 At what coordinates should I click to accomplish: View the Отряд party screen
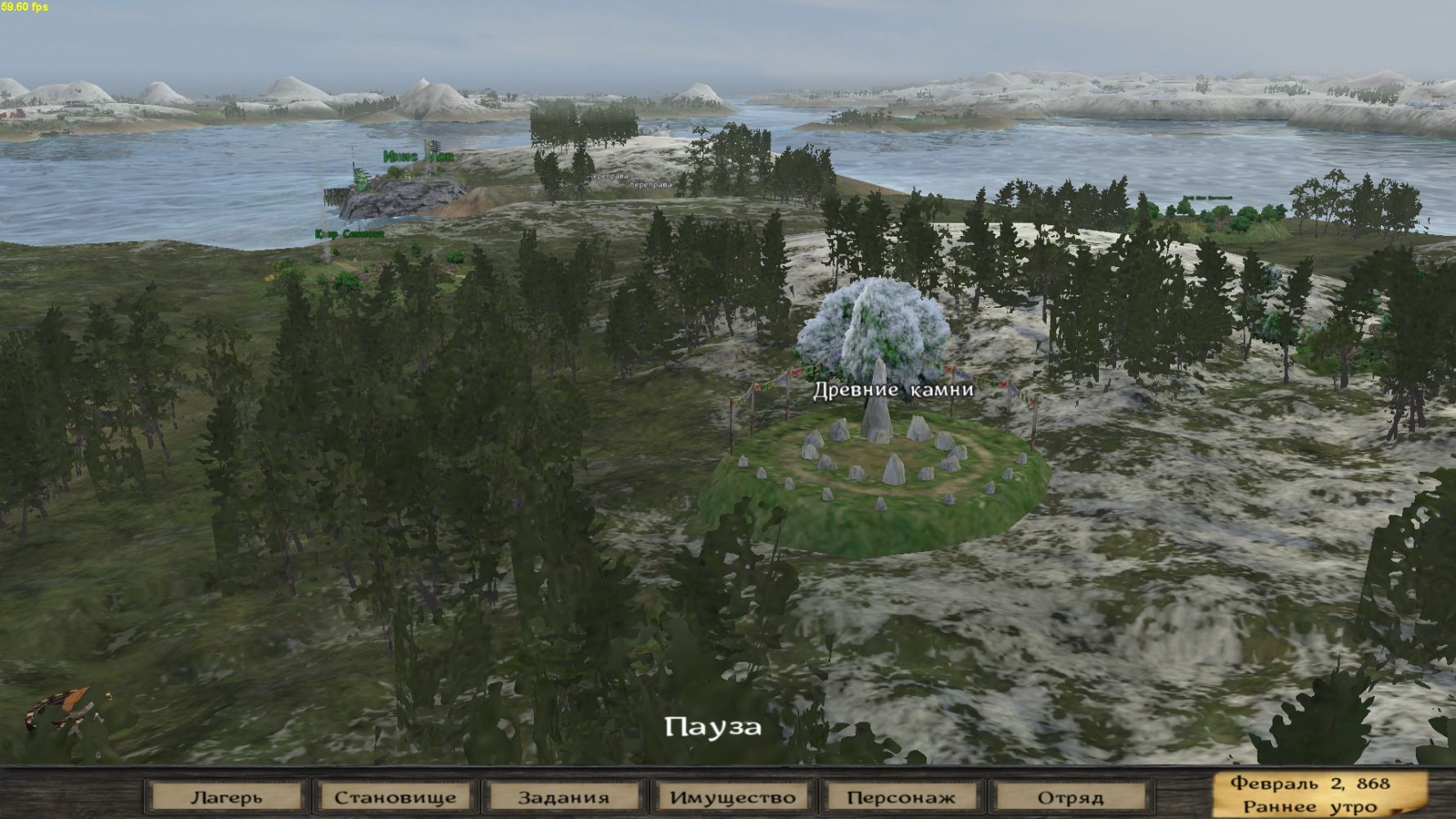coord(1069,797)
